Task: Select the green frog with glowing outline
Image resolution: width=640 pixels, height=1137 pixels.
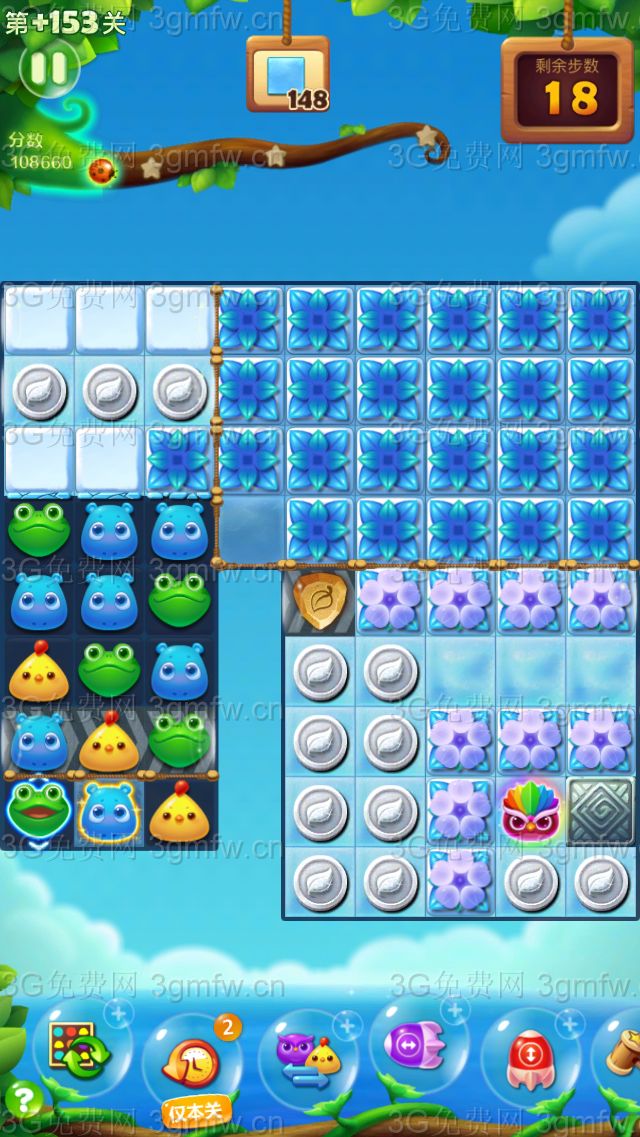Action: (x=37, y=812)
